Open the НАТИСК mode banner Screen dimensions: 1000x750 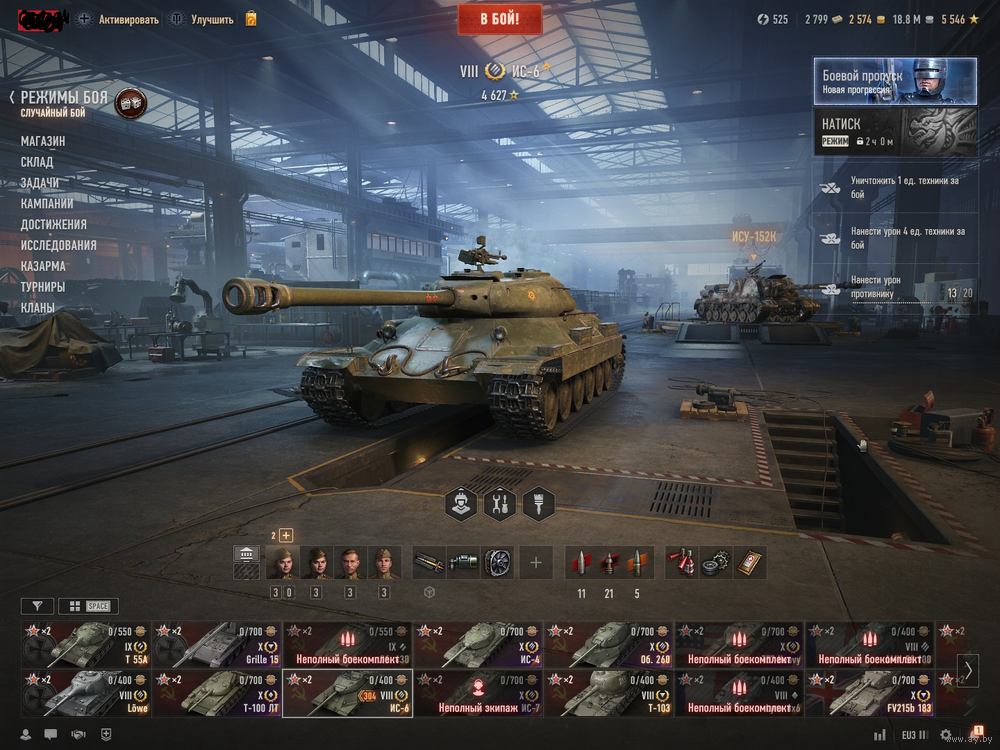coord(894,133)
